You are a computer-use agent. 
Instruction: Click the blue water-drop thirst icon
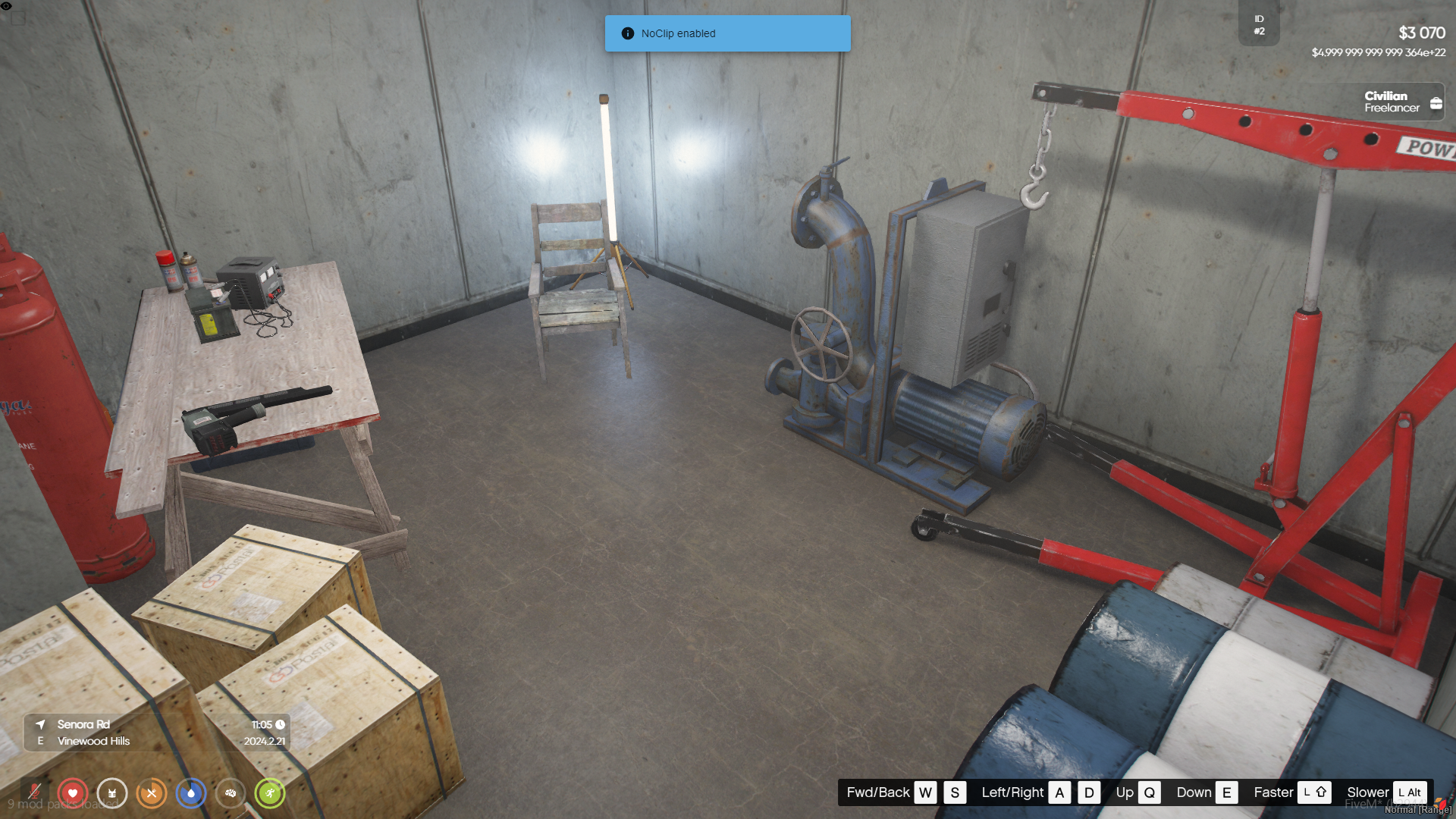pos(191,793)
